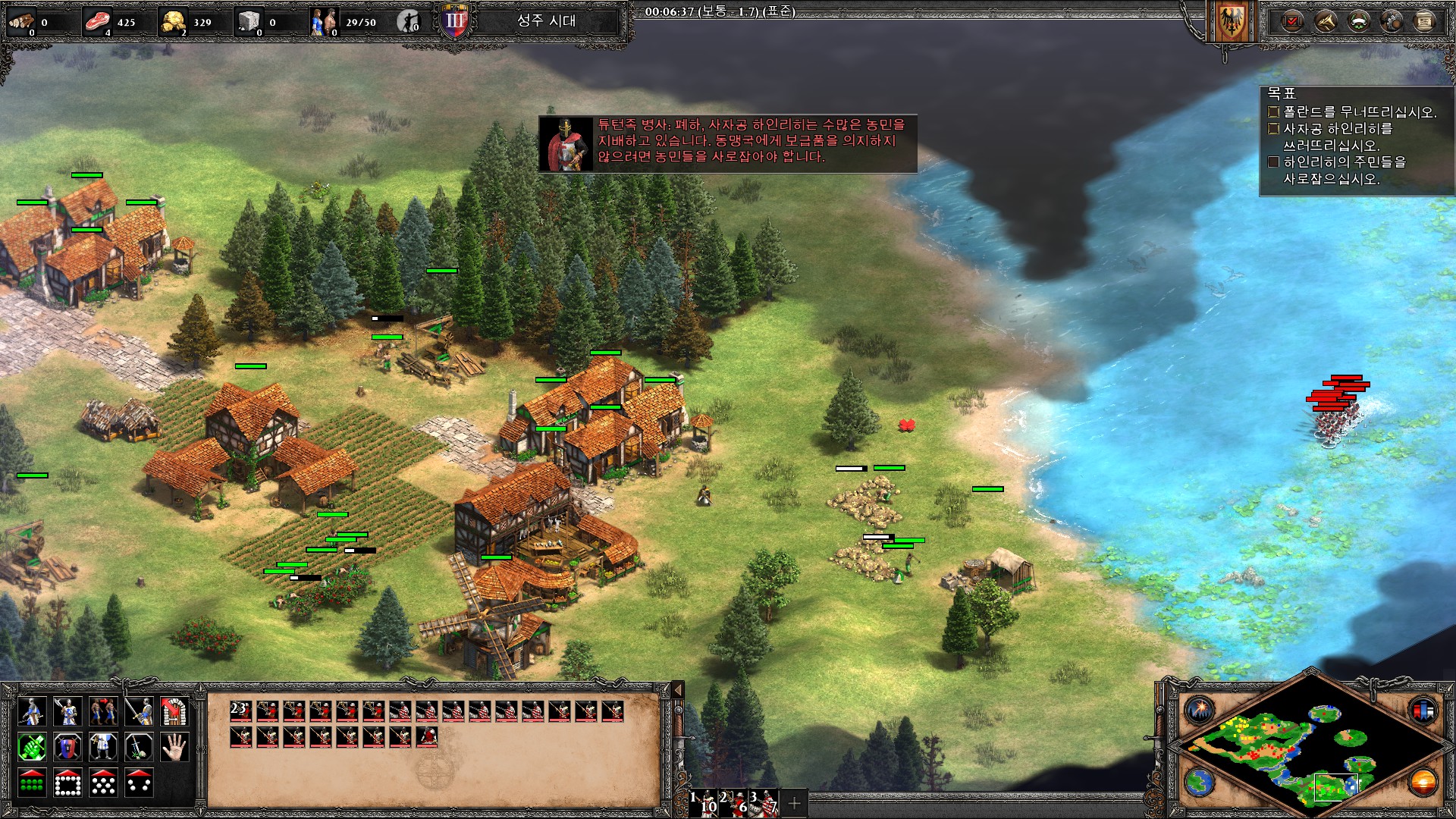This screenshot has height=819, width=1456.
Task: Open diplomacy with the laurel wreath icon
Action: pos(1358,21)
